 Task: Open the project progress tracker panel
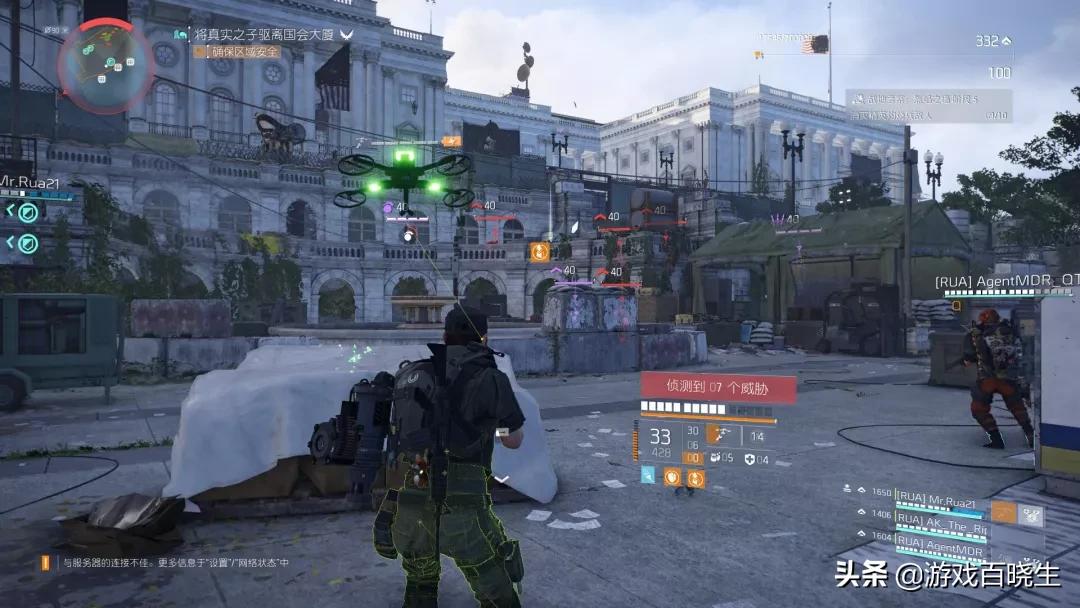928,105
